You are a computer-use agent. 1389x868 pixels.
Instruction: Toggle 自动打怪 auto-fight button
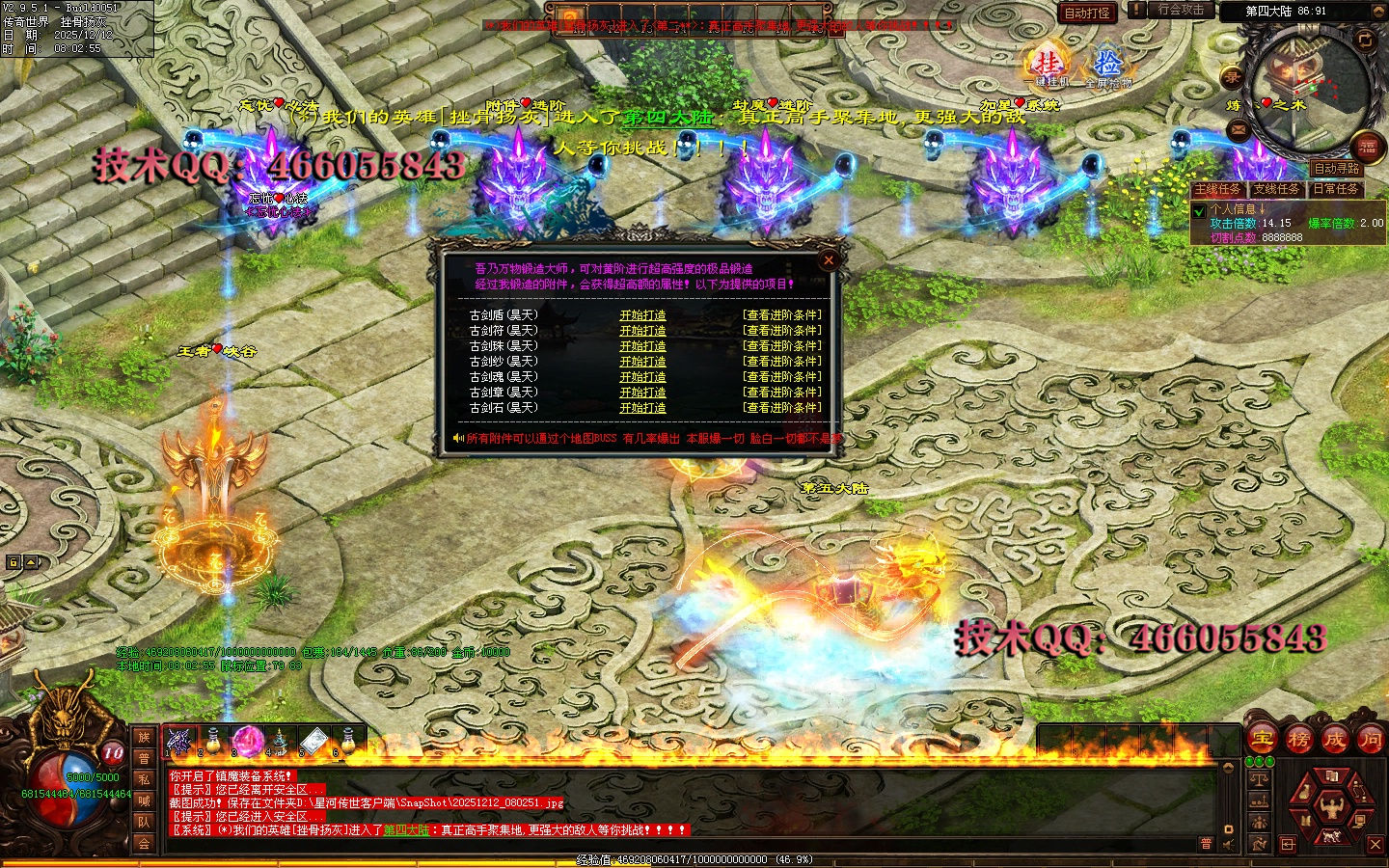point(1086,13)
